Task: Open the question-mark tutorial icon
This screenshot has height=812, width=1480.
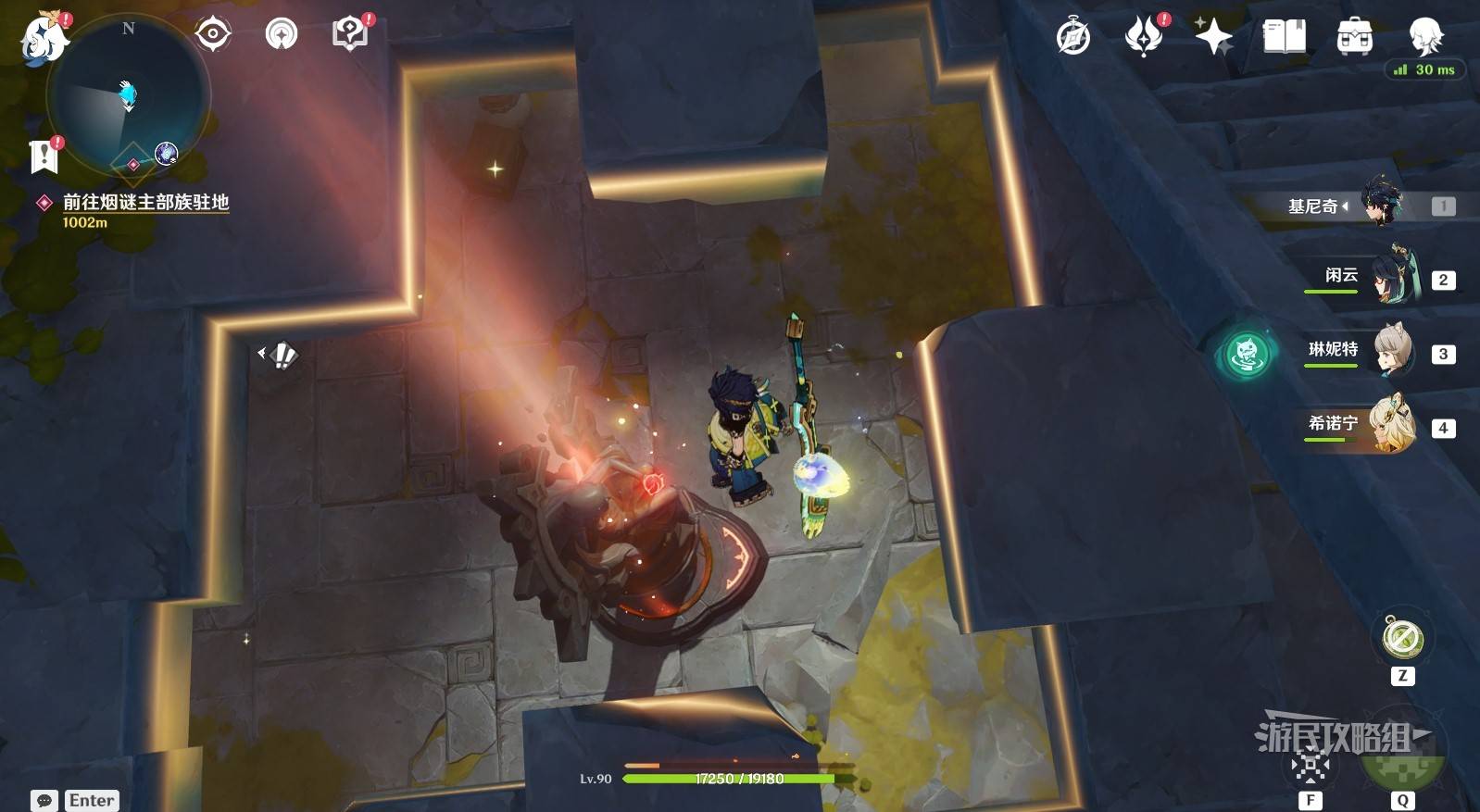Action: 349,35
